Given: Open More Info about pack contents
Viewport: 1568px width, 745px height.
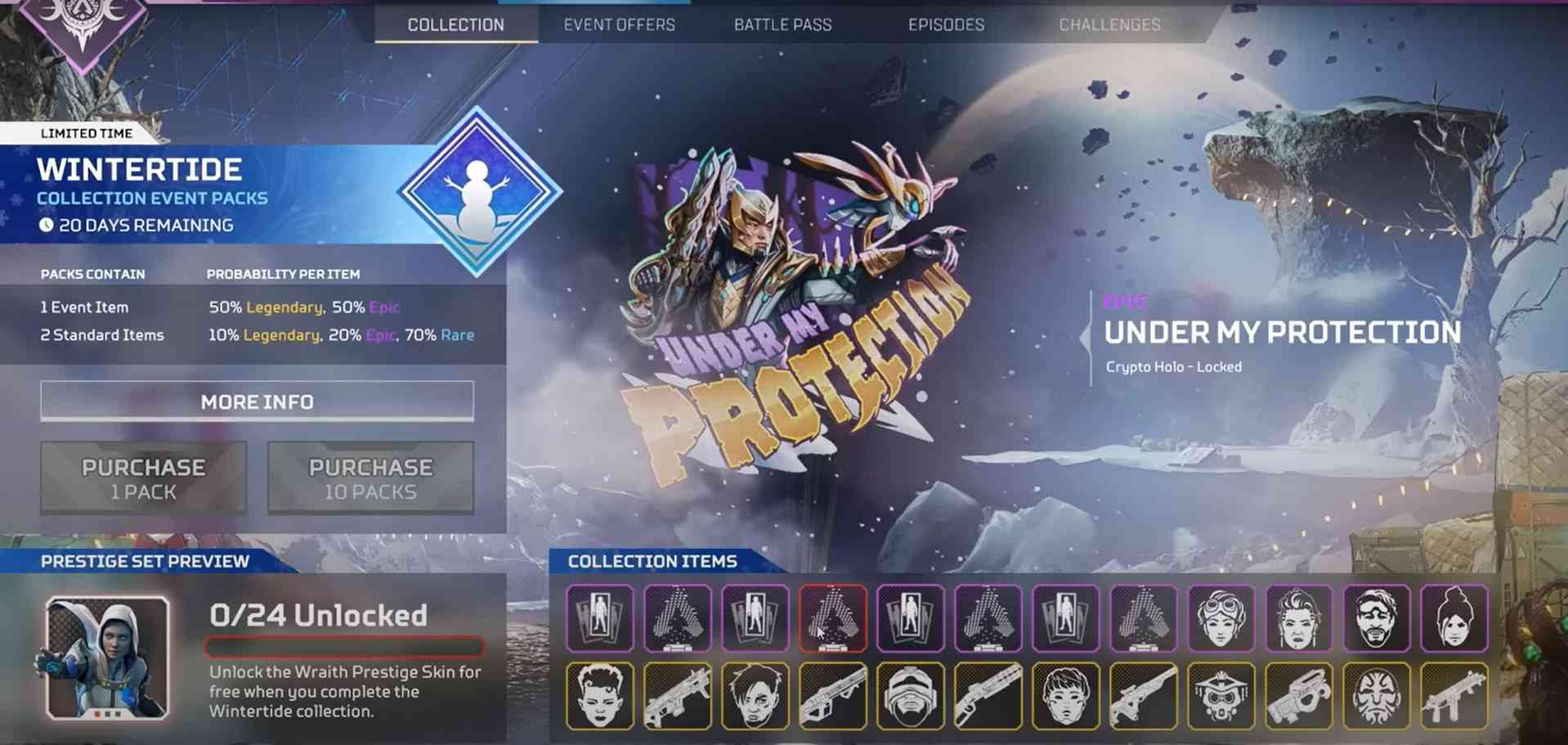Looking at the screenshot, I should tap(257, 402).
